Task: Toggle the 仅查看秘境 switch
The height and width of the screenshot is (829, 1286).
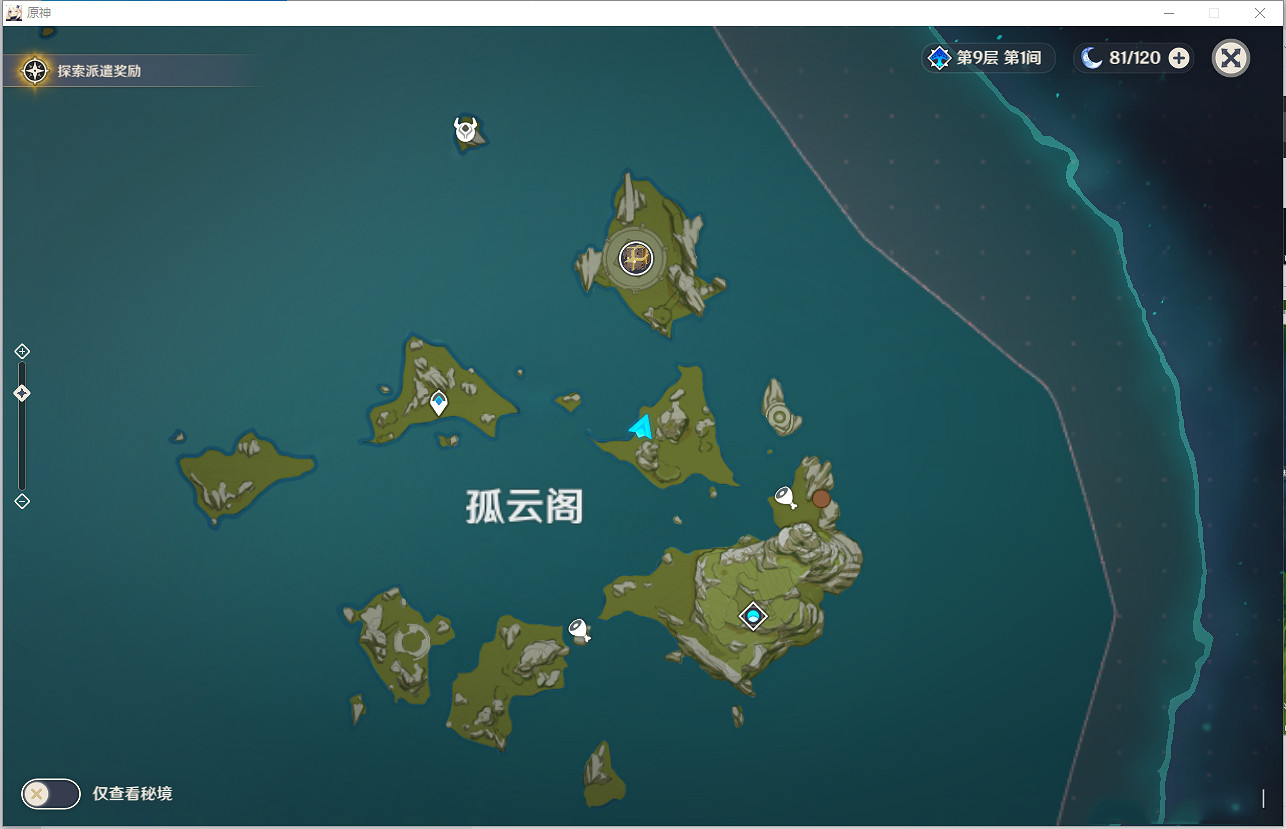Action: [x=50, y=794]
